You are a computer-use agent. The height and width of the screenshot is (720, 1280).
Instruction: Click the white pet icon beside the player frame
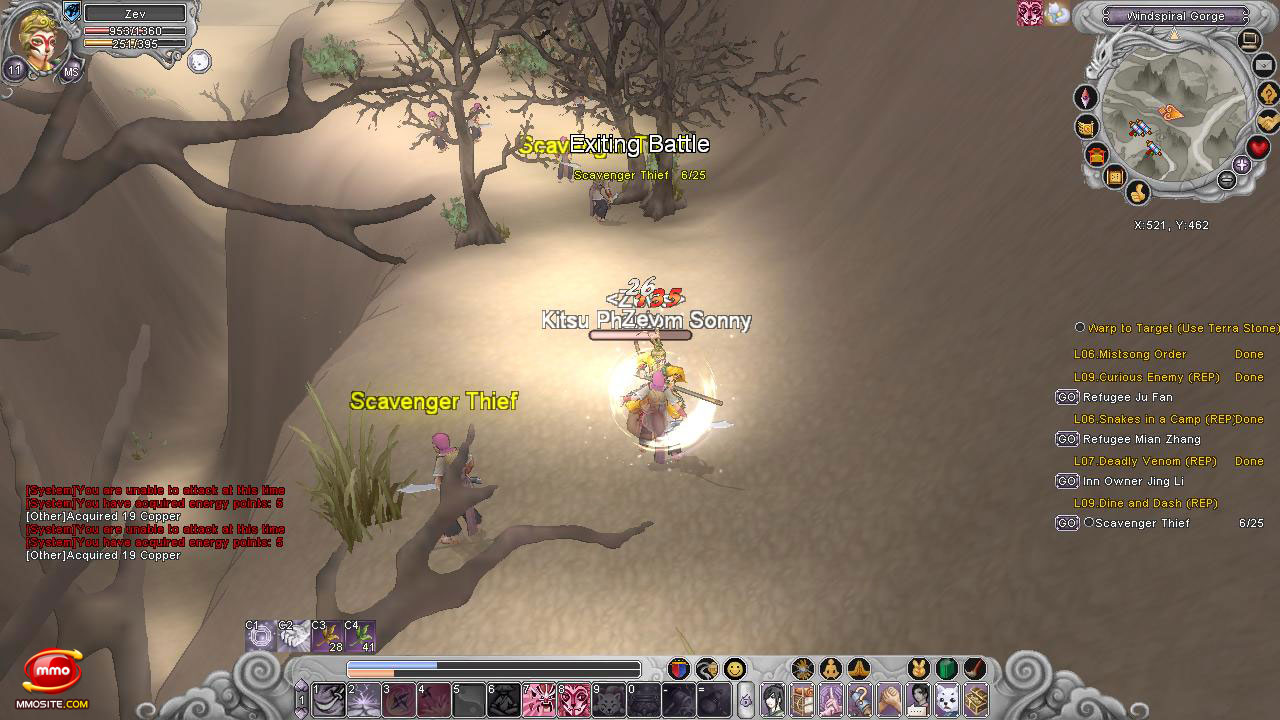199,61
